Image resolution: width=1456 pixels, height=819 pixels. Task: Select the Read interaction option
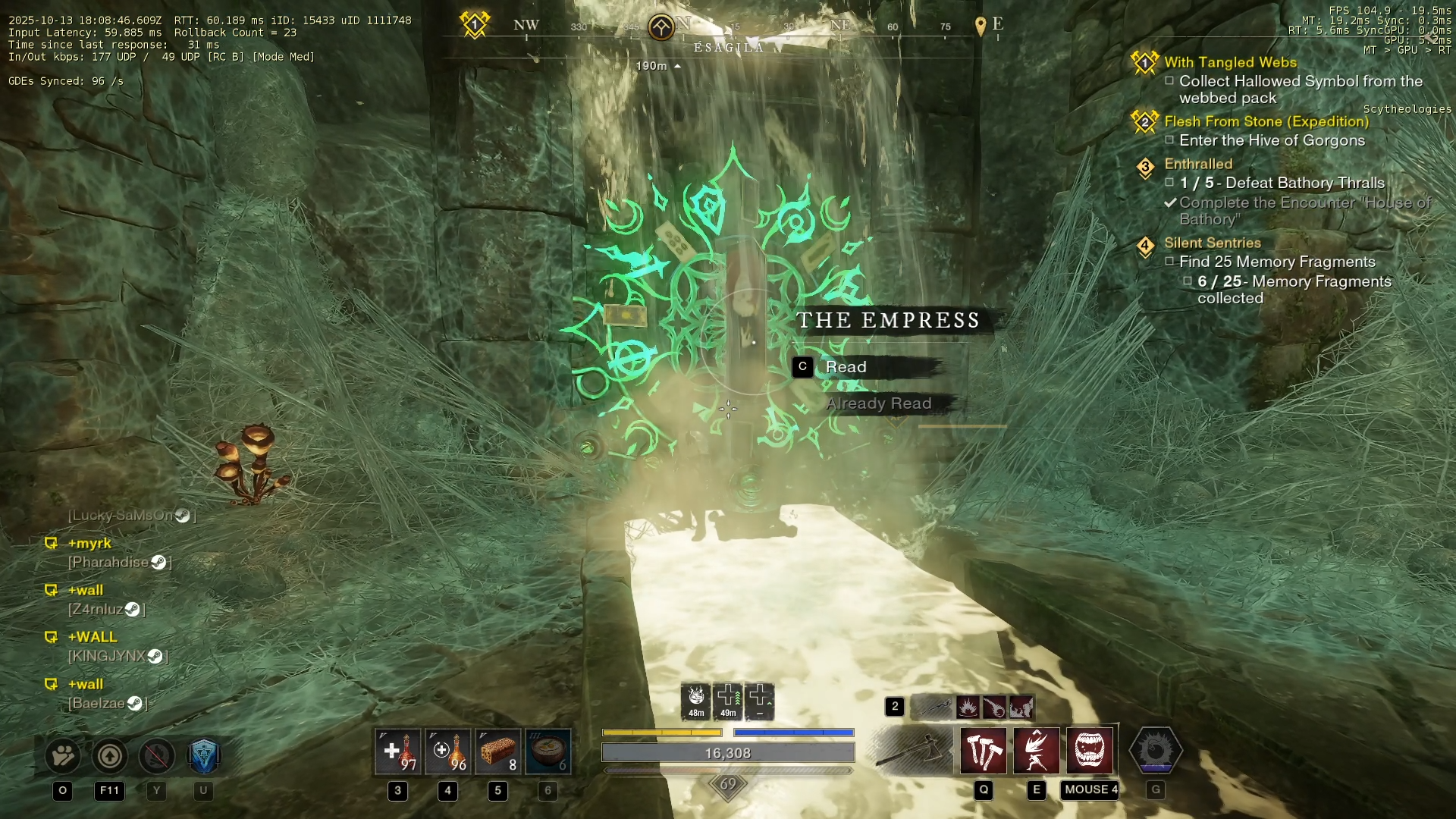click(x=846, y=367)
